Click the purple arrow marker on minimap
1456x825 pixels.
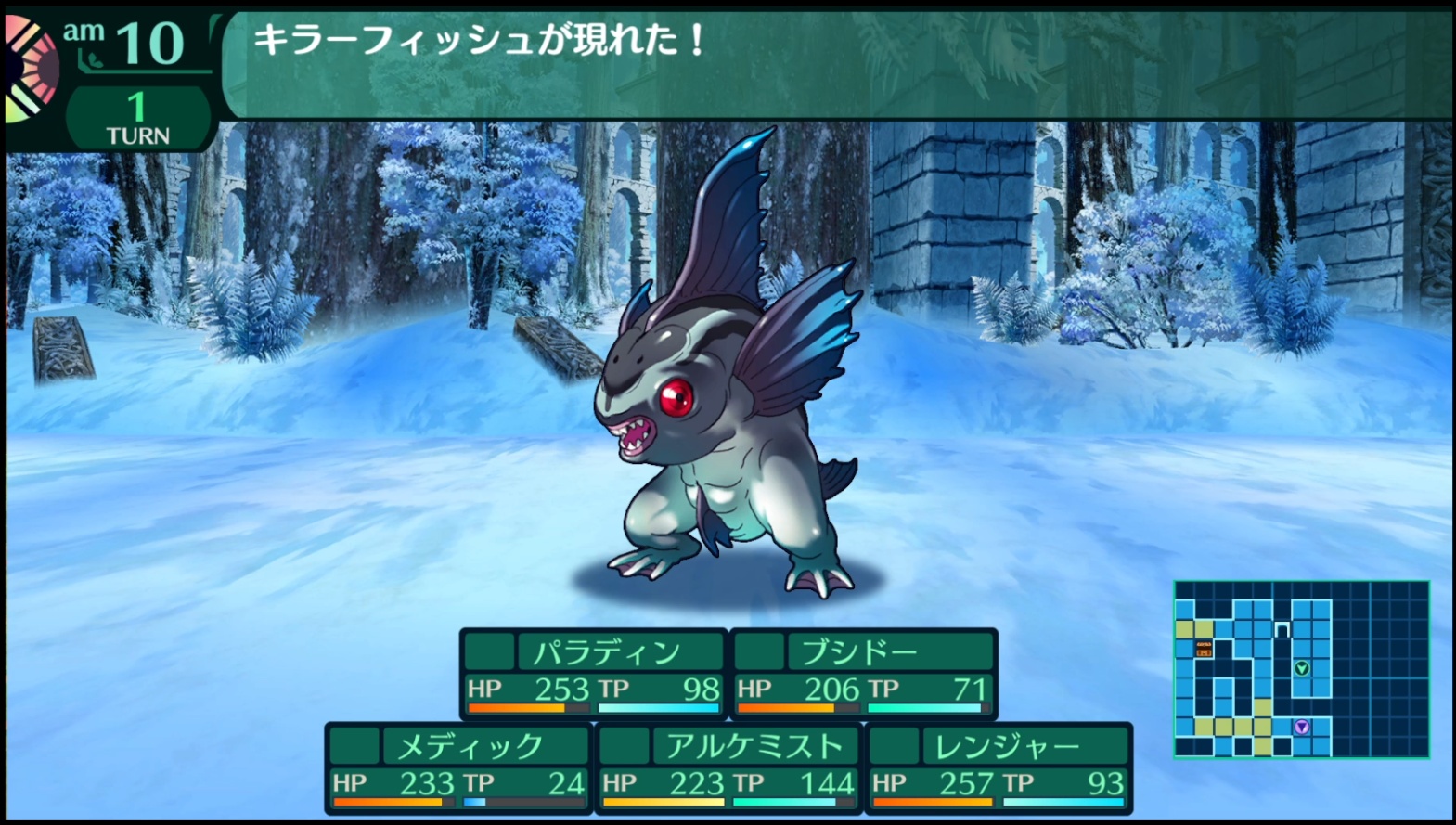(x=1302, y=727)
